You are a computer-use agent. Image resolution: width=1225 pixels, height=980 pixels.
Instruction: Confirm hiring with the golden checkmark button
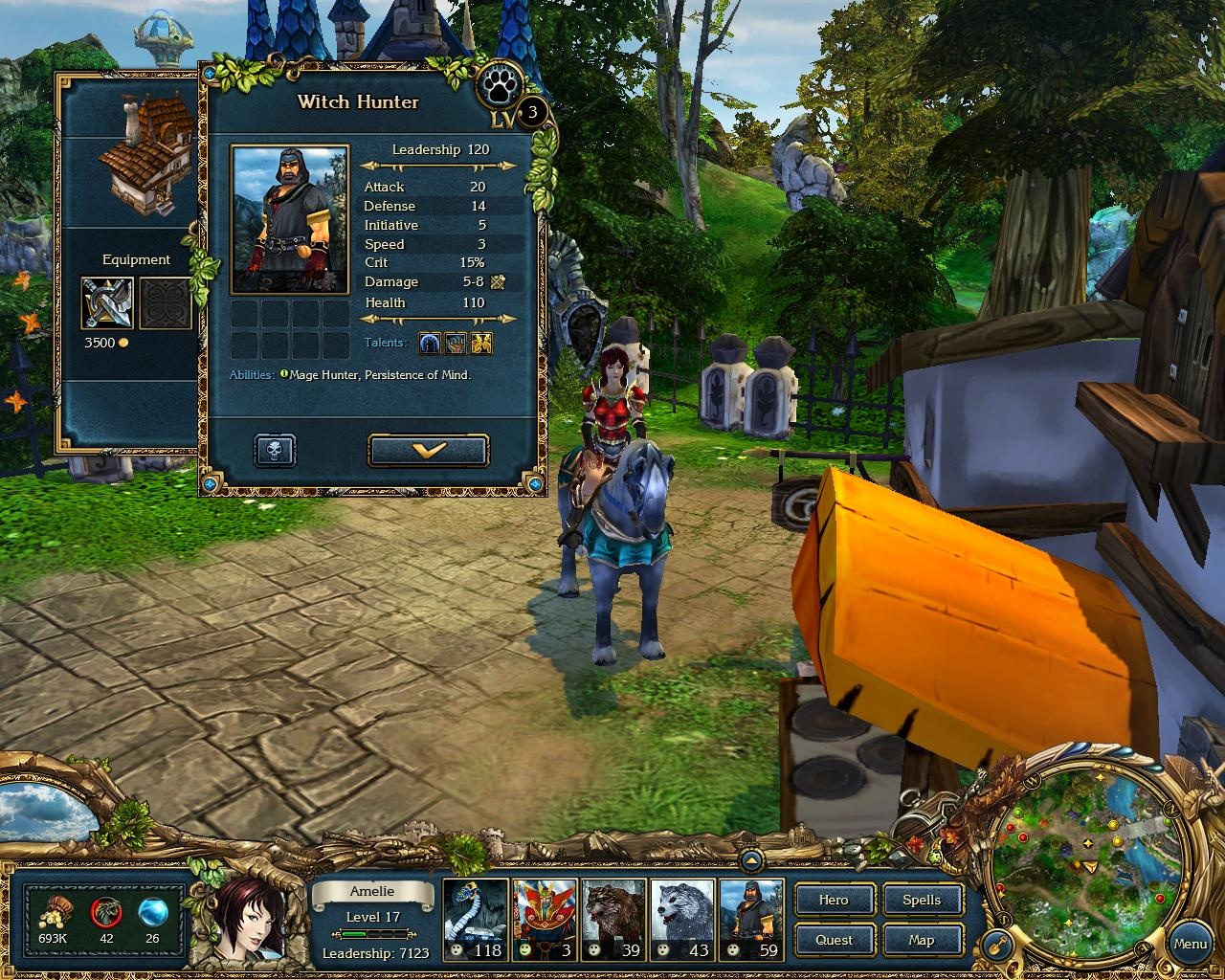pos(429,450)
